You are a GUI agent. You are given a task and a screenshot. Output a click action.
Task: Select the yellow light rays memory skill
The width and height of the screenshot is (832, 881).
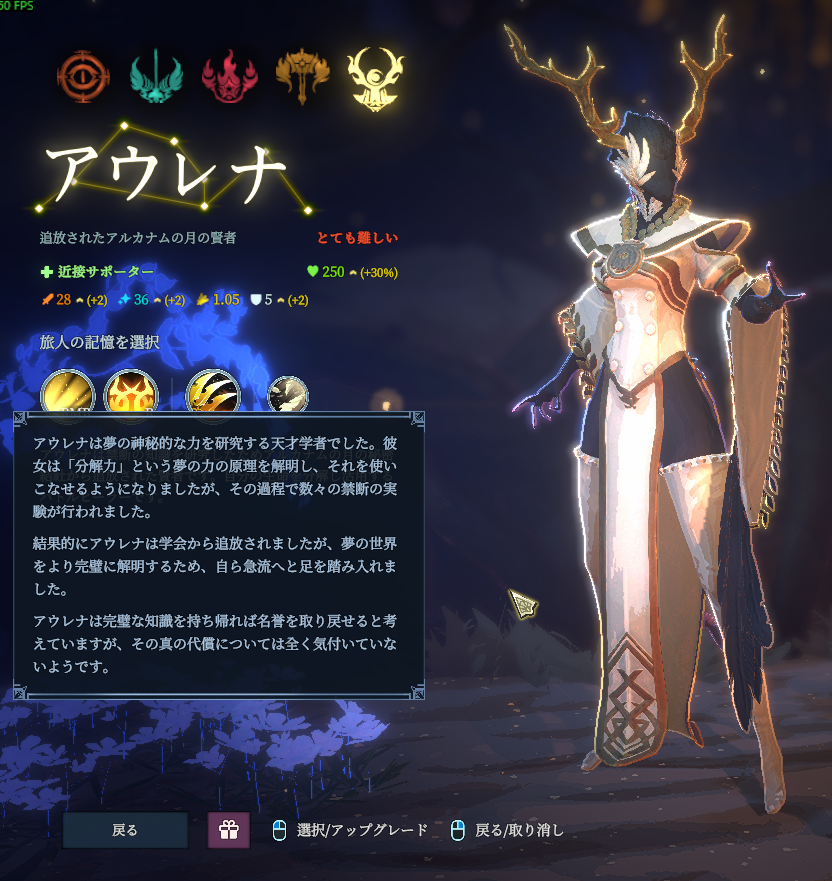click(68, 393)
